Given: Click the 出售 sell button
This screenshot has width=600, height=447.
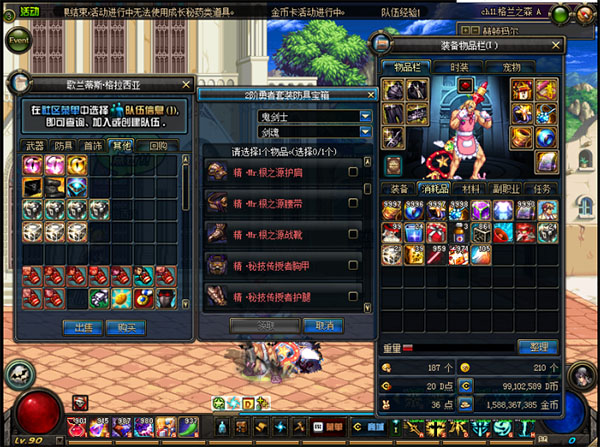Looking at the screenshot, I should point(76,327).
